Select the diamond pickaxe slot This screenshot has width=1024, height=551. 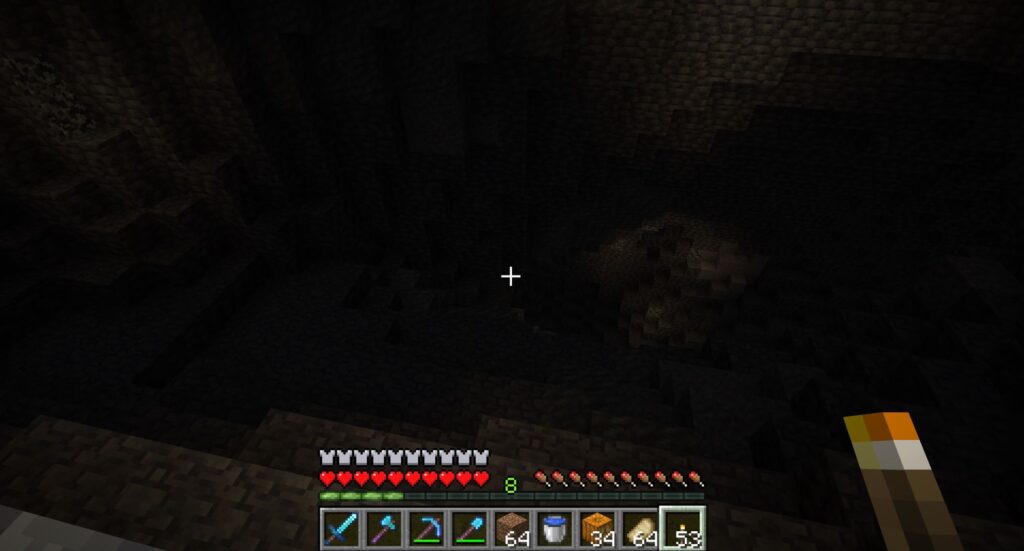[x=426, y=528]
